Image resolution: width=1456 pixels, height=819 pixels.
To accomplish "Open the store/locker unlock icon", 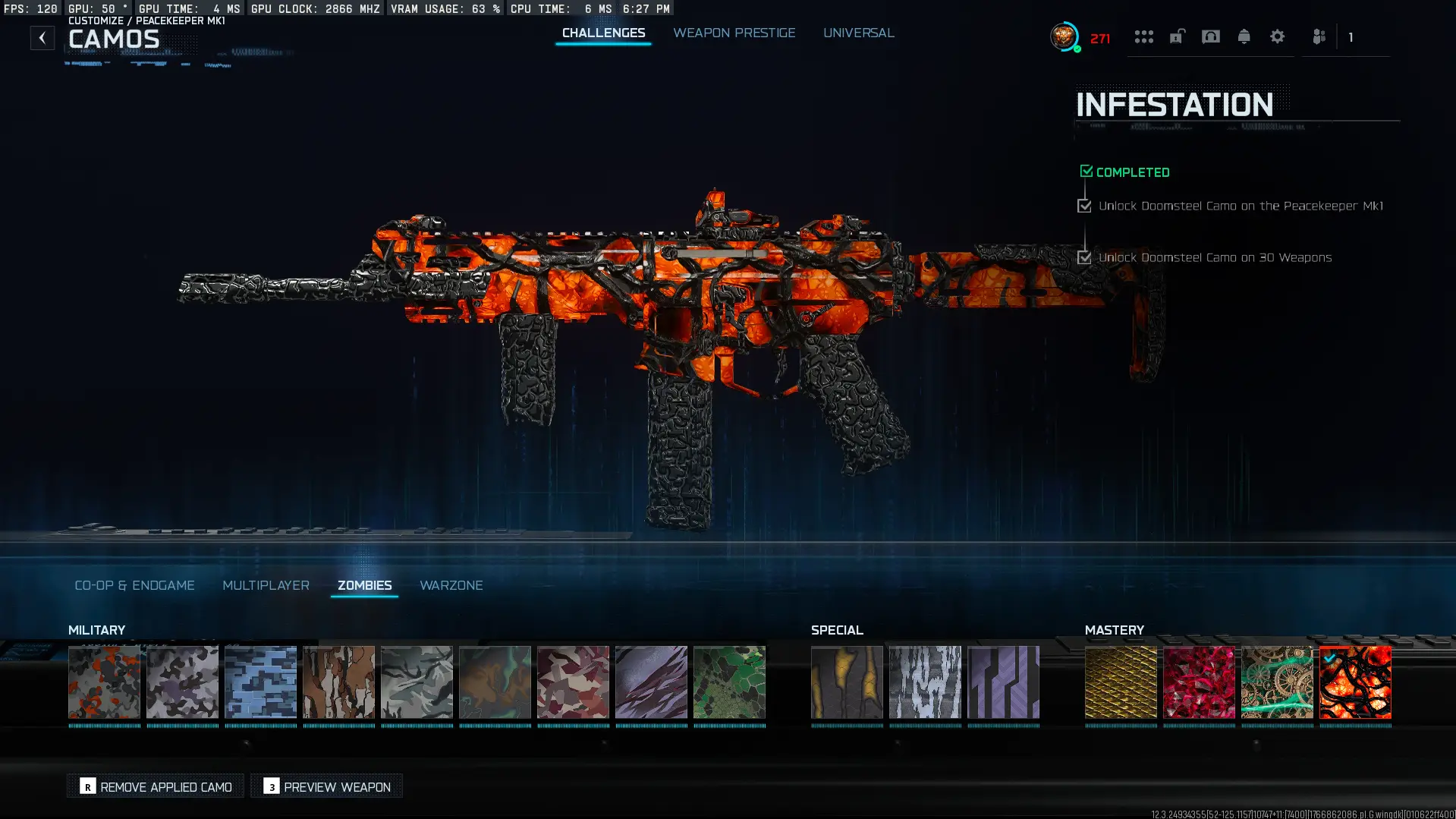I will click(1176, 36).
